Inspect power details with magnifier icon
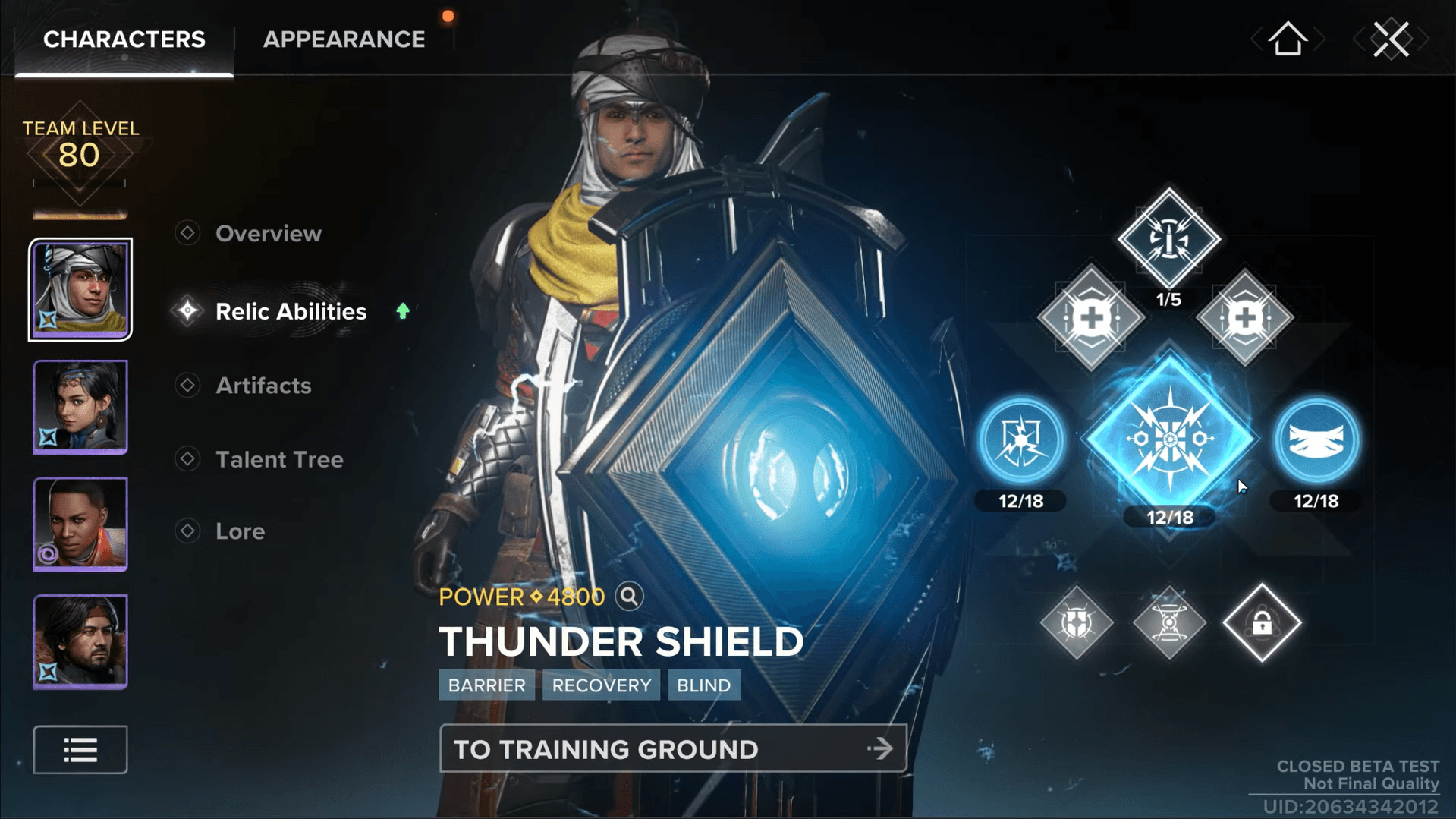The image size is (1456, 819). [x=629, y=597]
